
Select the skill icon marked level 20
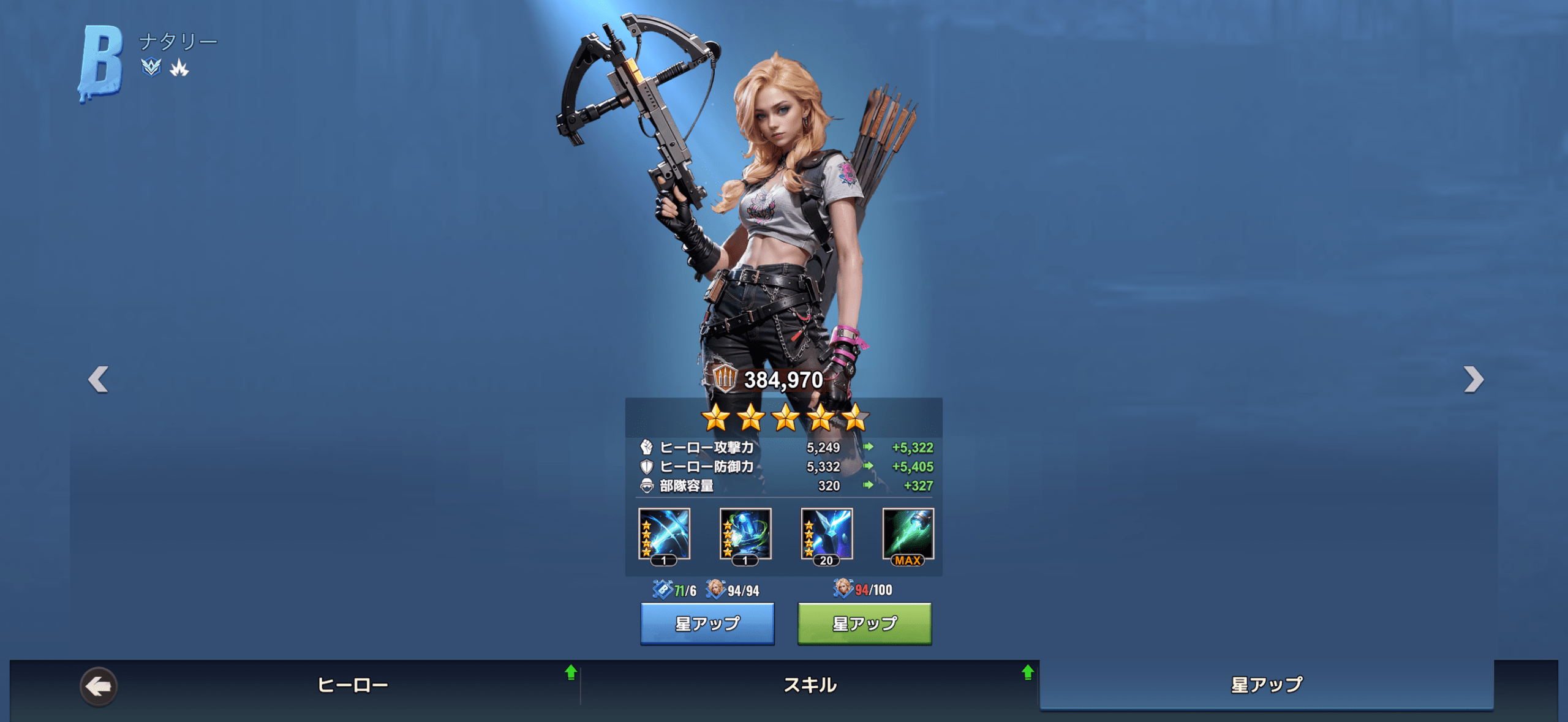click(826, 535)
